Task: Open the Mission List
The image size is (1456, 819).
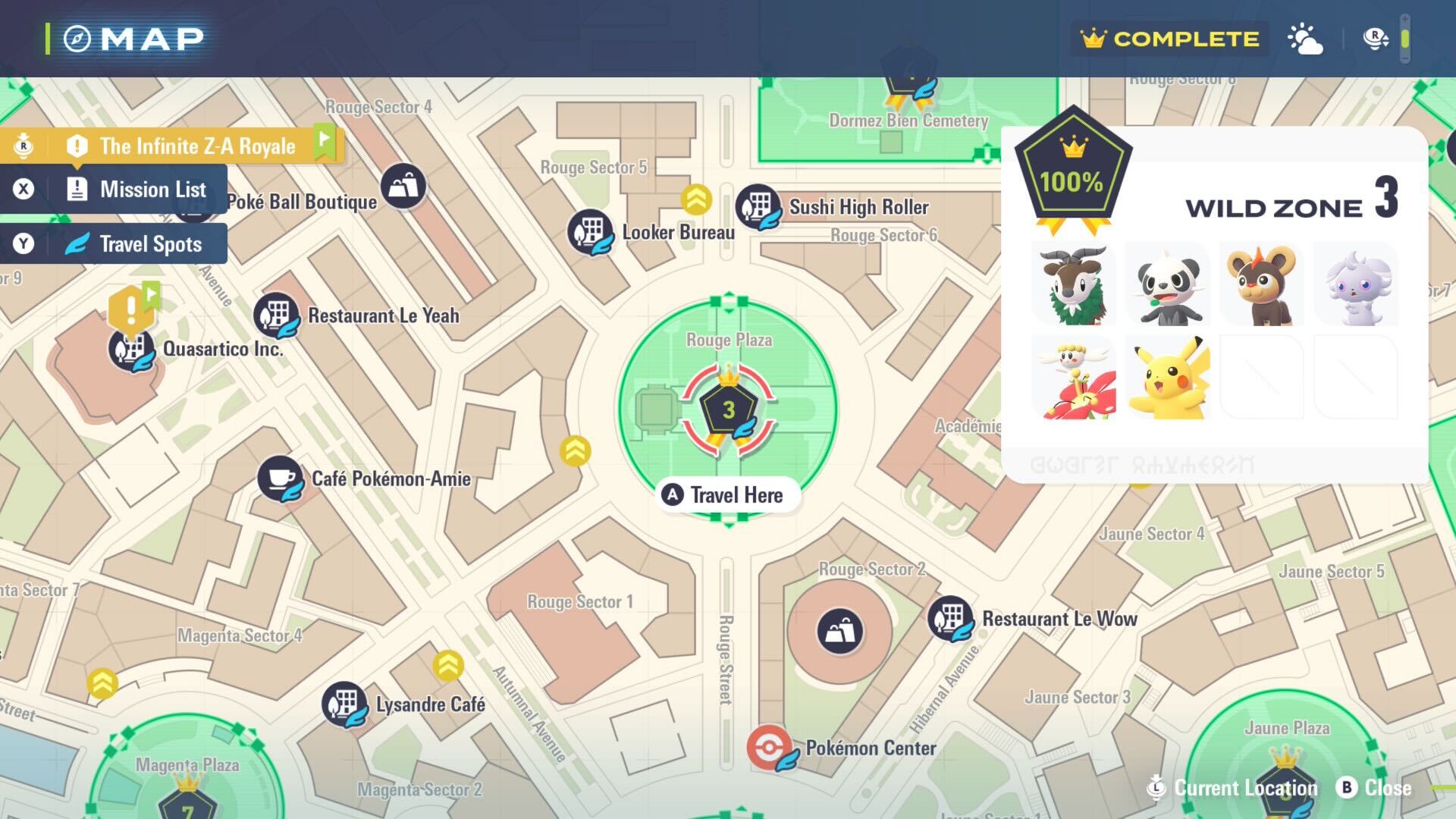Action: coord(114,189)
